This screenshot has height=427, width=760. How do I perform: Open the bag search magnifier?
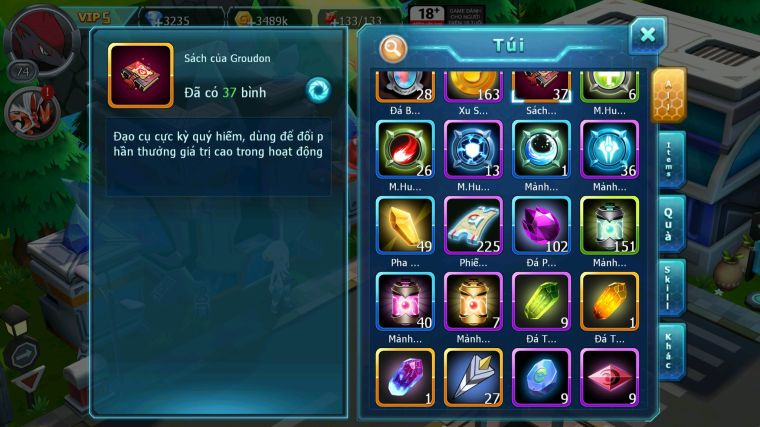click(x=394, y=48)
